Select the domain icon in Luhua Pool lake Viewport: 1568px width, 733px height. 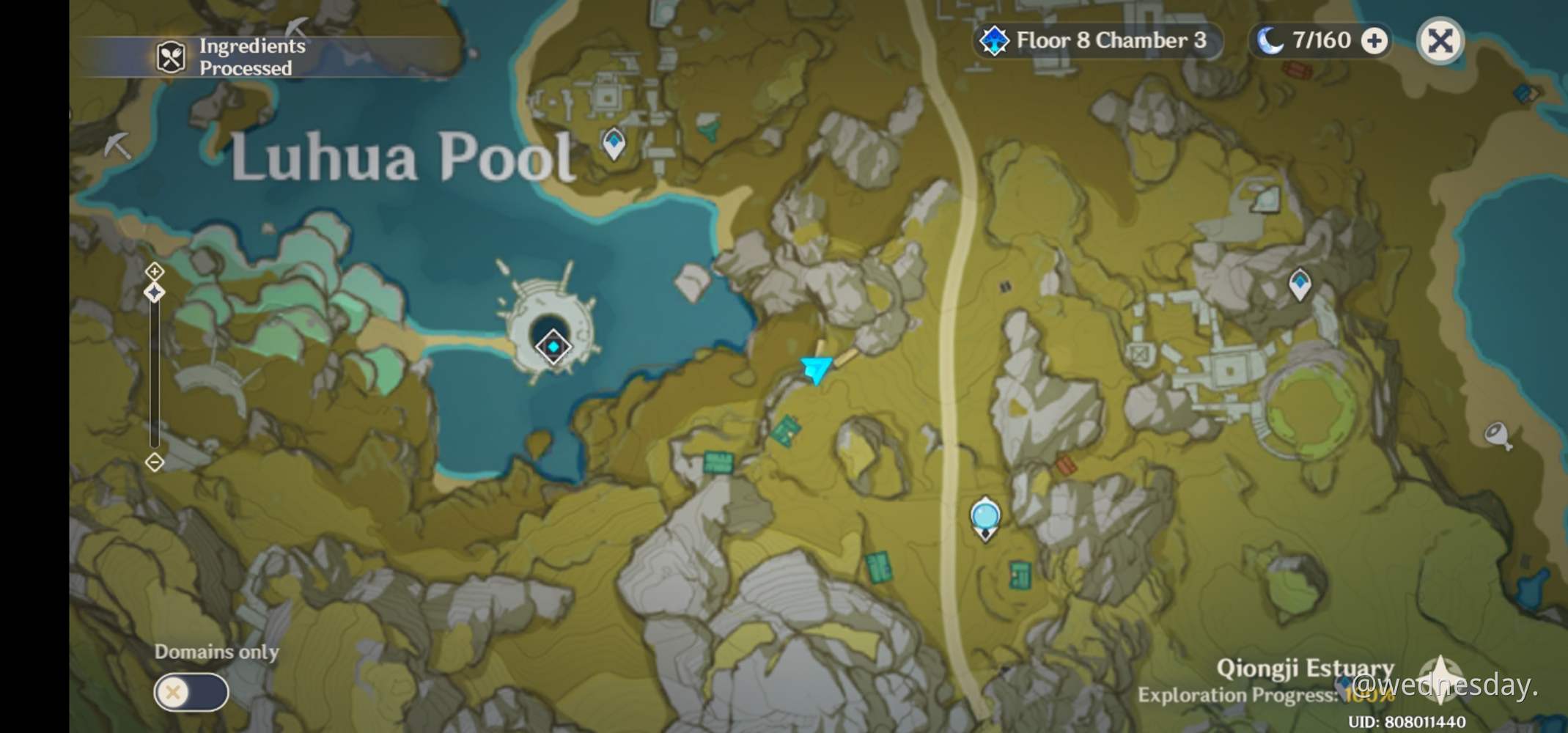coord(552,346)
